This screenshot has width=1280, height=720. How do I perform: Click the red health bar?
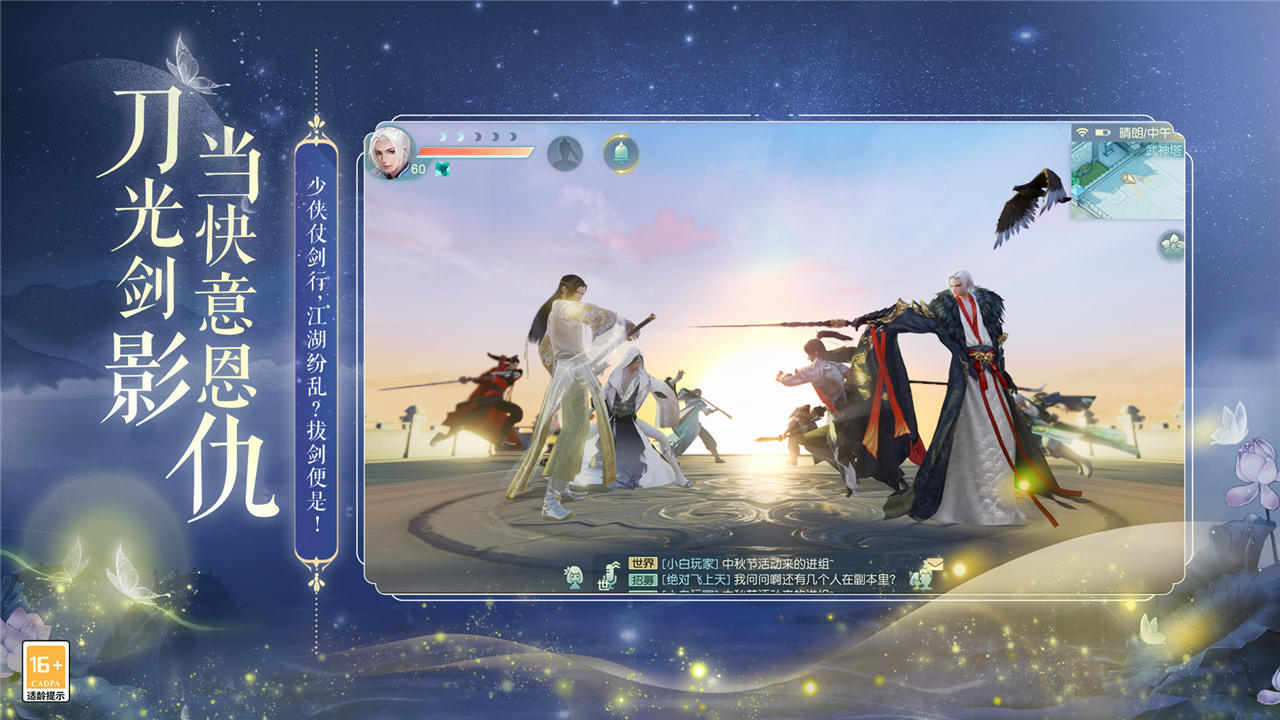click(x=474, y=151)
